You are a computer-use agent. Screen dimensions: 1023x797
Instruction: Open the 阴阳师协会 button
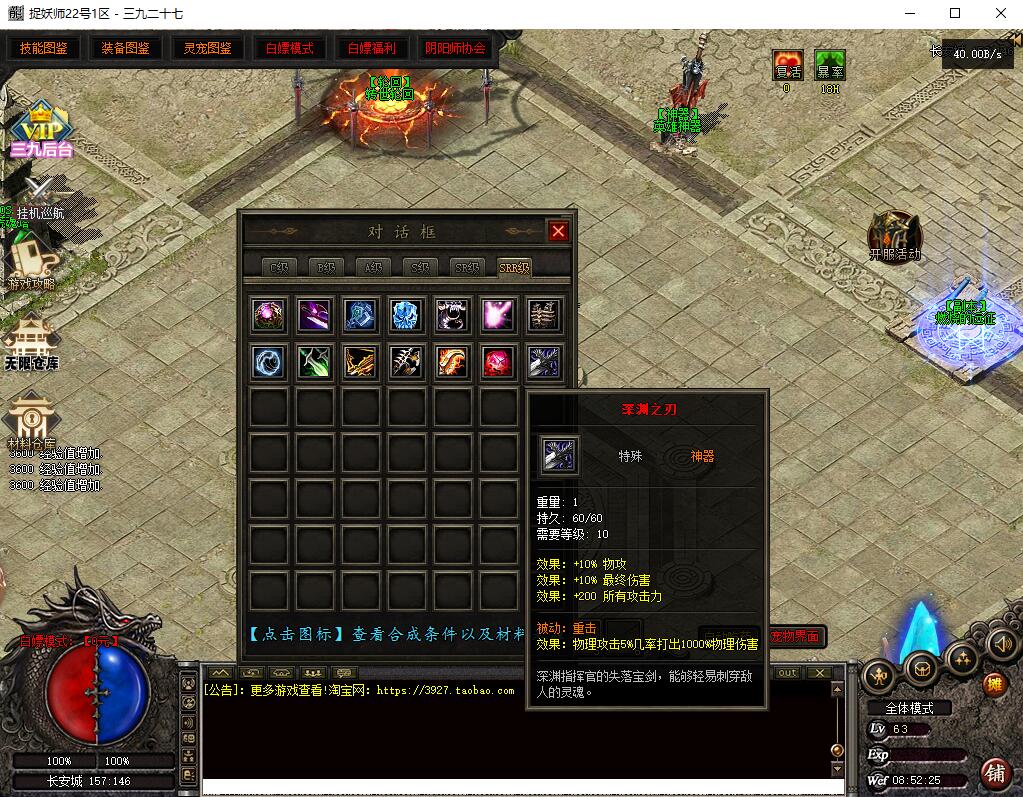455,48
